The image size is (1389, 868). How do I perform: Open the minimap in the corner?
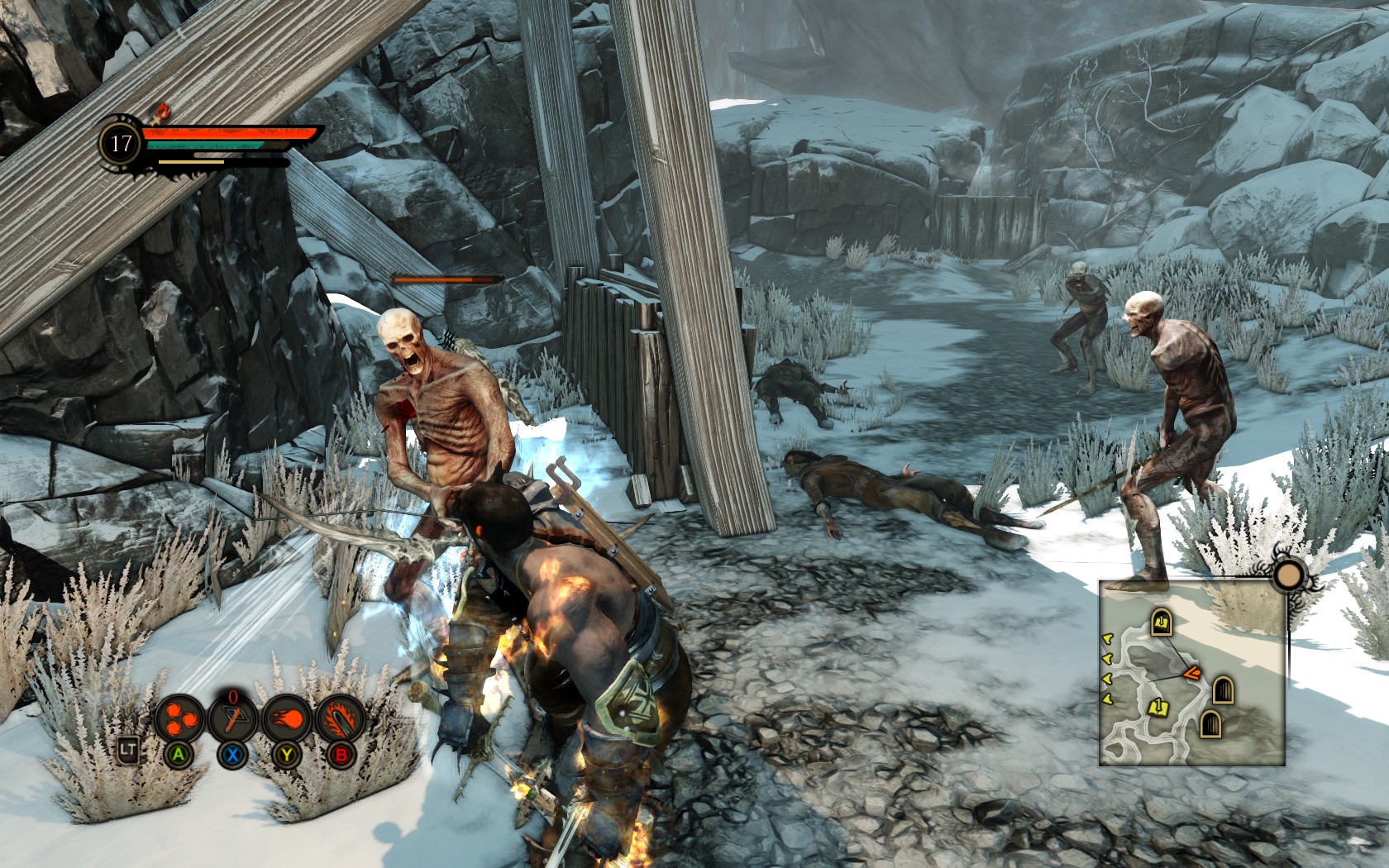[1191, 672]
